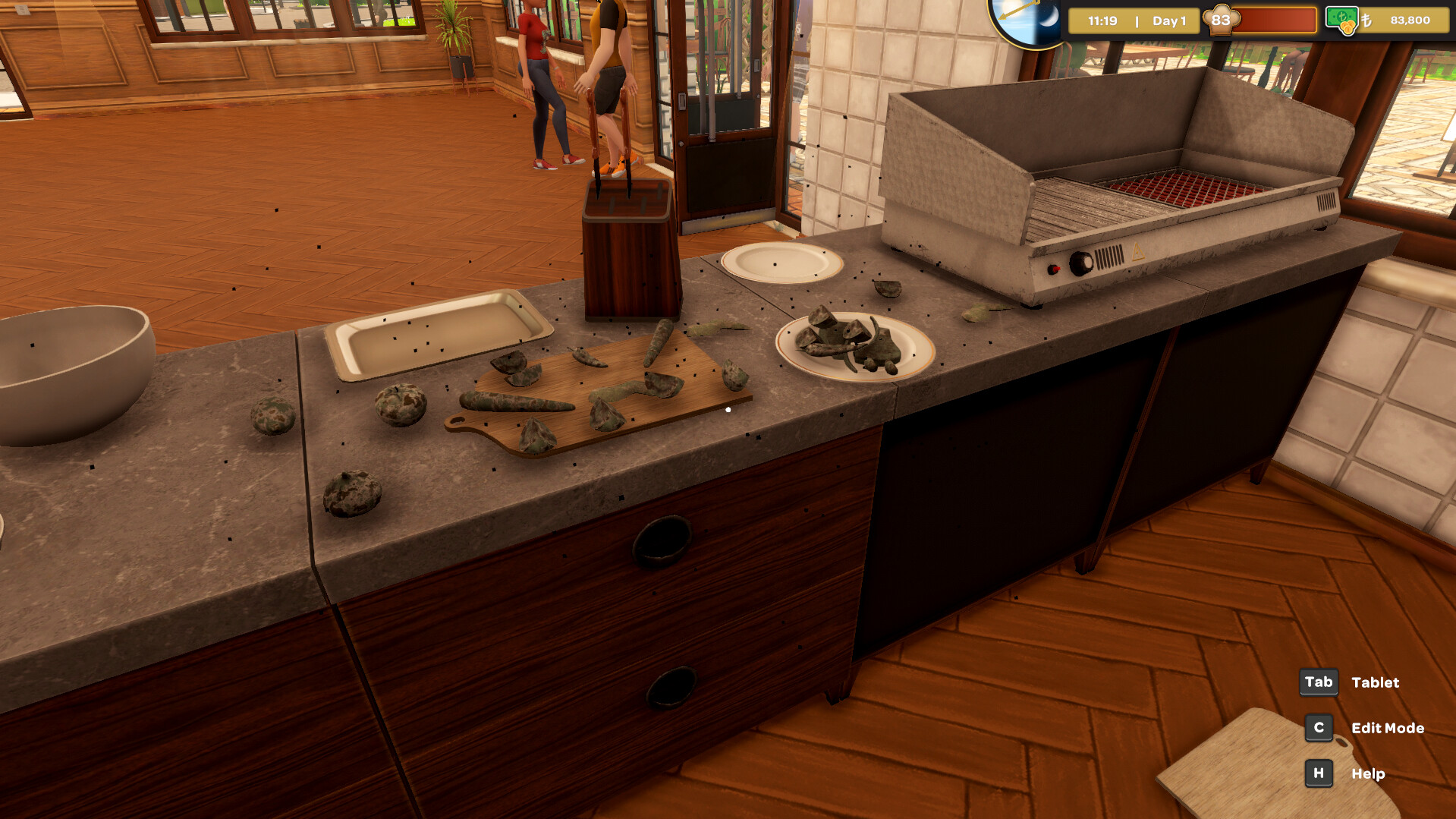1456x819 pixels.
Task: Open Help via the H key prompt
Action: click(x=1319, y=773)
